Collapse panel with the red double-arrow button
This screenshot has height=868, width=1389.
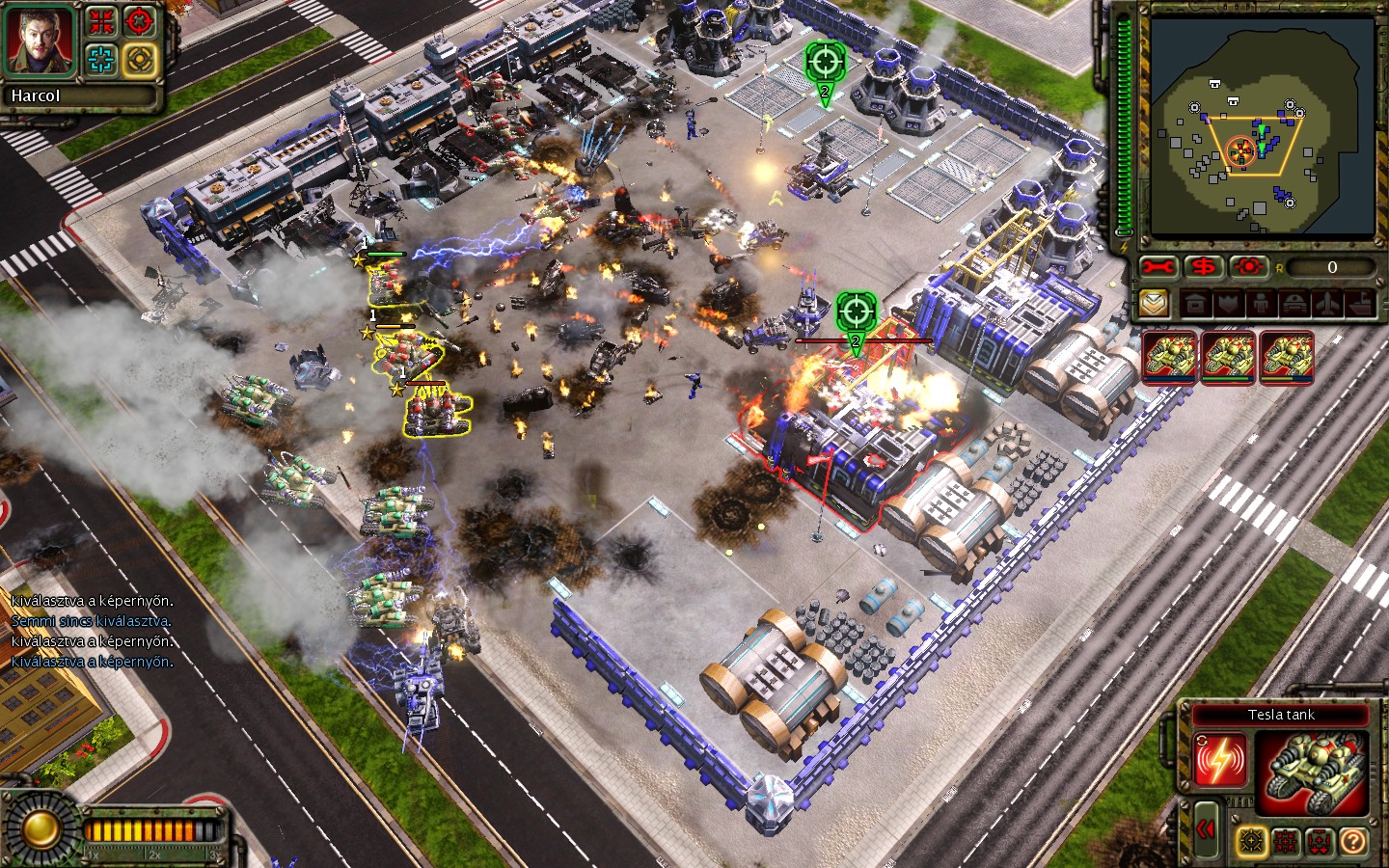pyautogui.click(x=1206, y=829)
